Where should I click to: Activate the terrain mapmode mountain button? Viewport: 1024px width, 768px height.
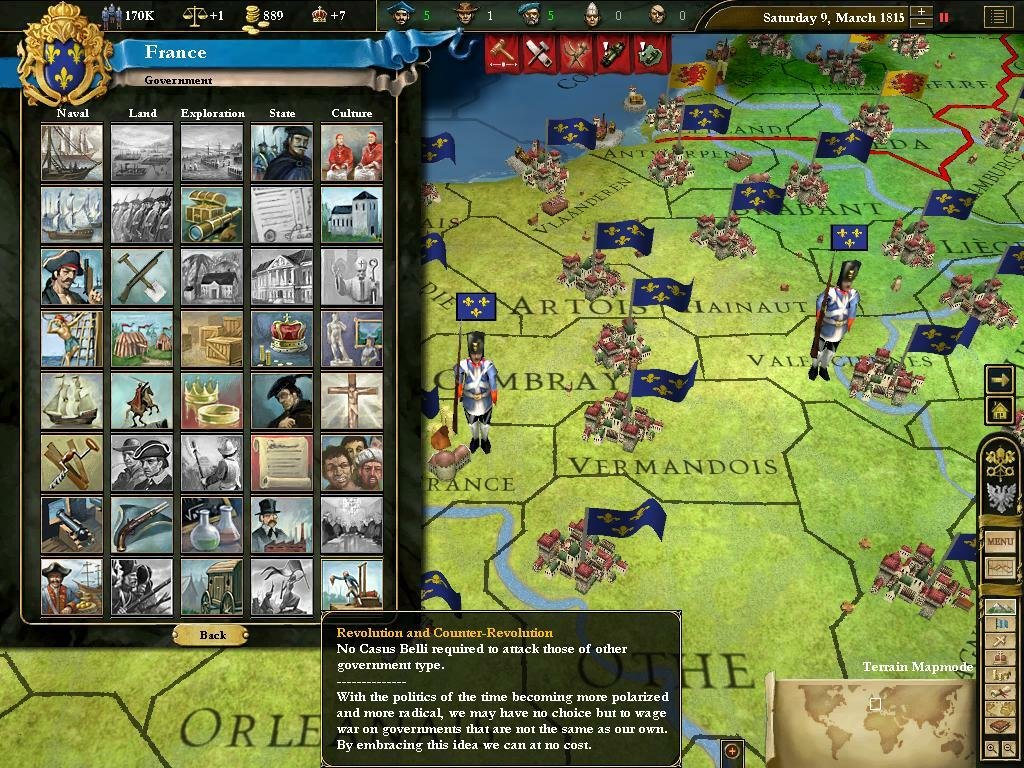pos(1000,608)
